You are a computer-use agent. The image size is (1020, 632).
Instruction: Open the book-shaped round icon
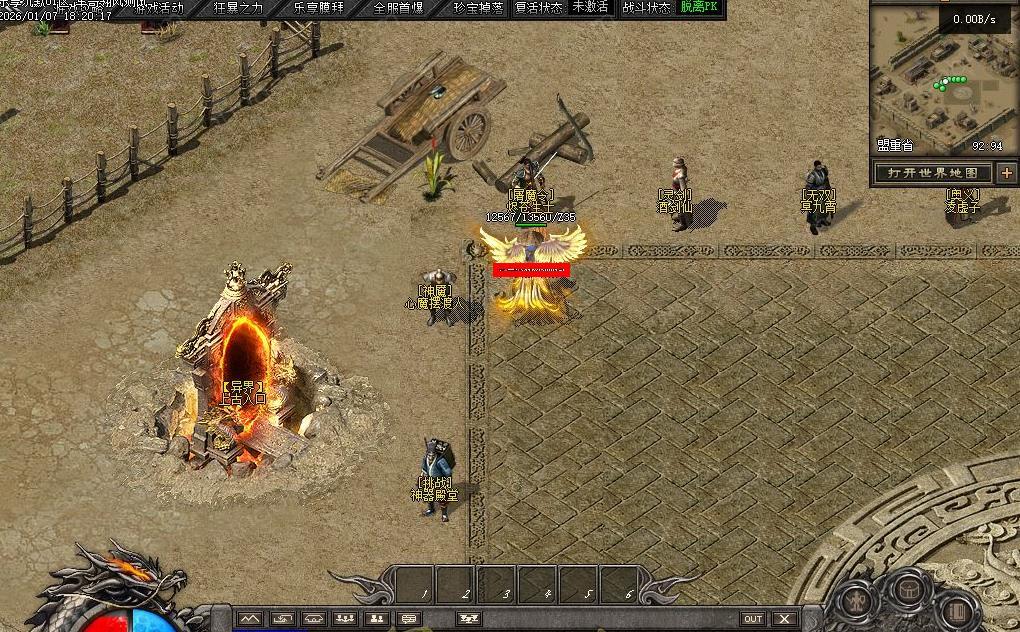(x=956, y=609)
